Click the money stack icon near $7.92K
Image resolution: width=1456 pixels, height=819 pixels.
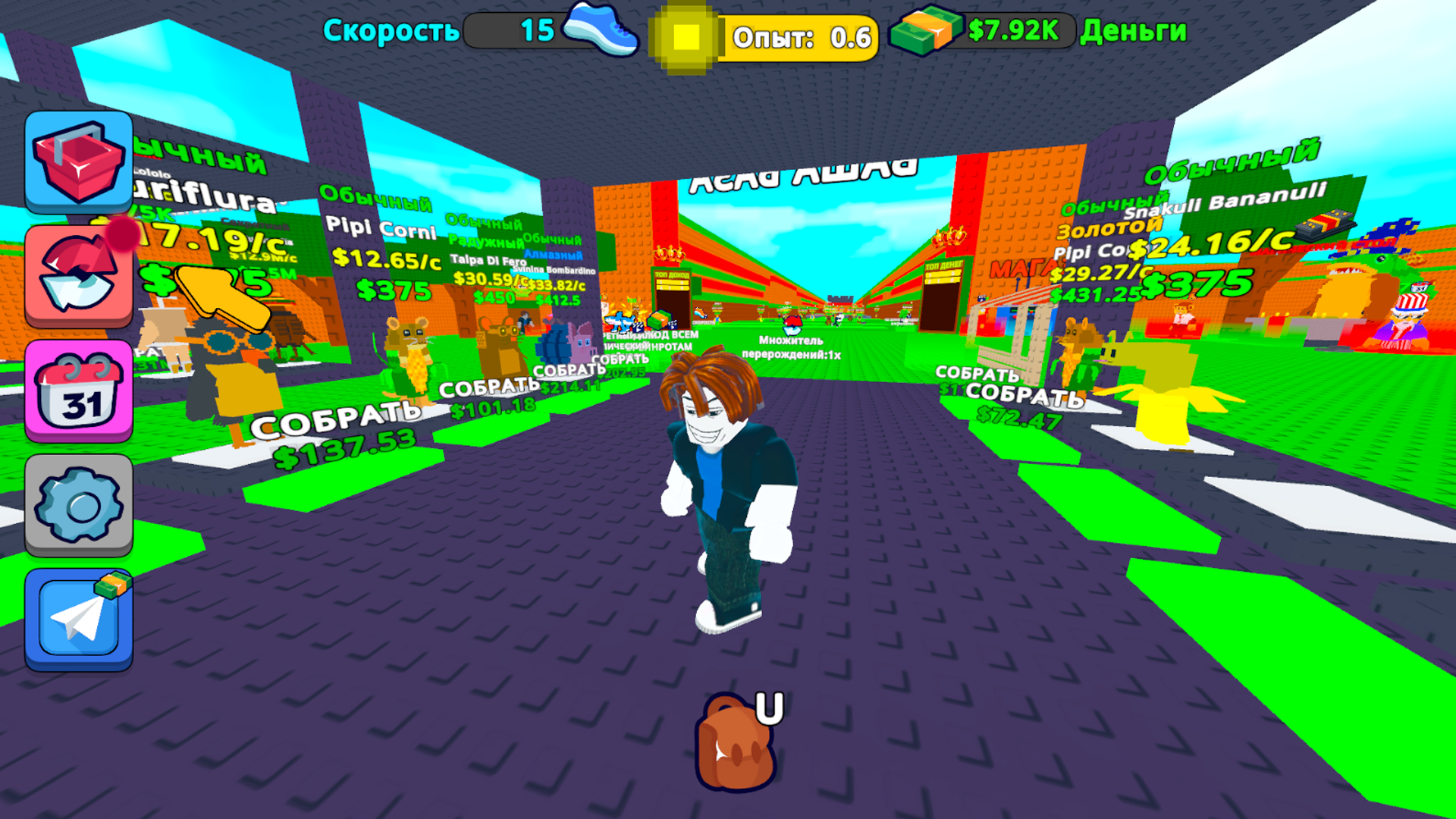tap(927, 32)
